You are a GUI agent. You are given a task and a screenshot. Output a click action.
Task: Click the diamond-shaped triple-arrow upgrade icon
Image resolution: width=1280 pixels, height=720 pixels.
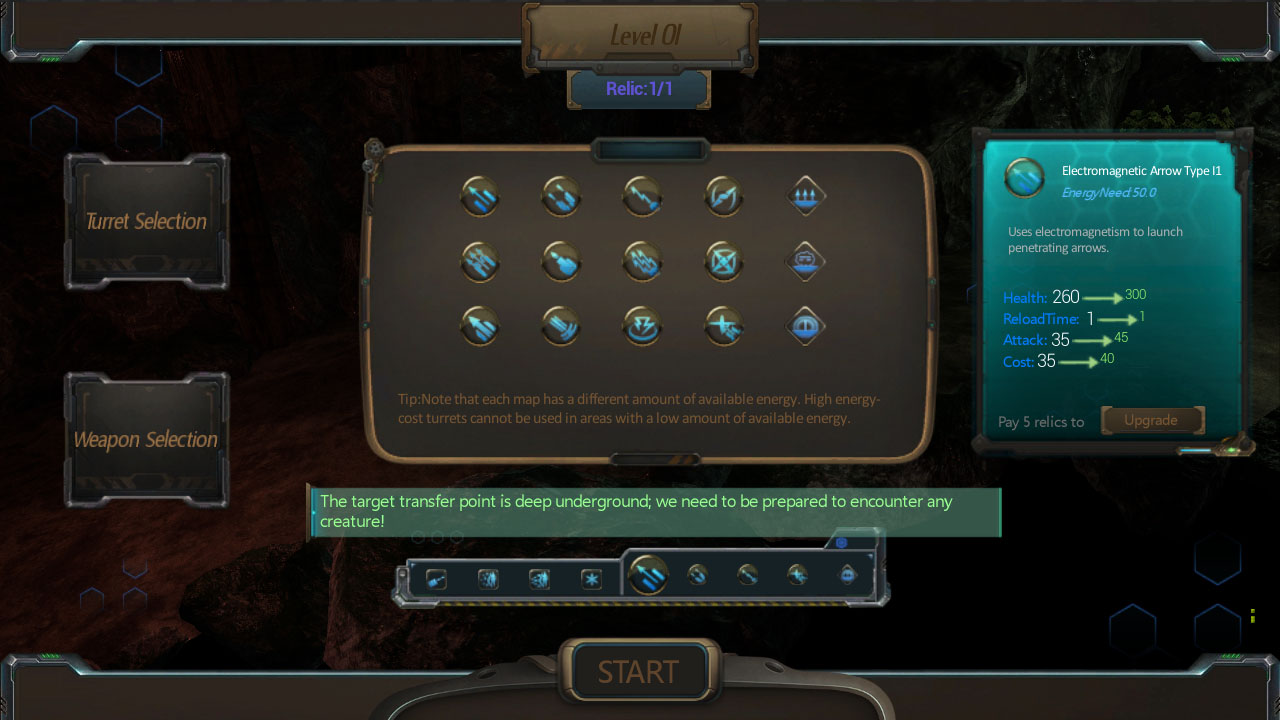pos(804,196)
